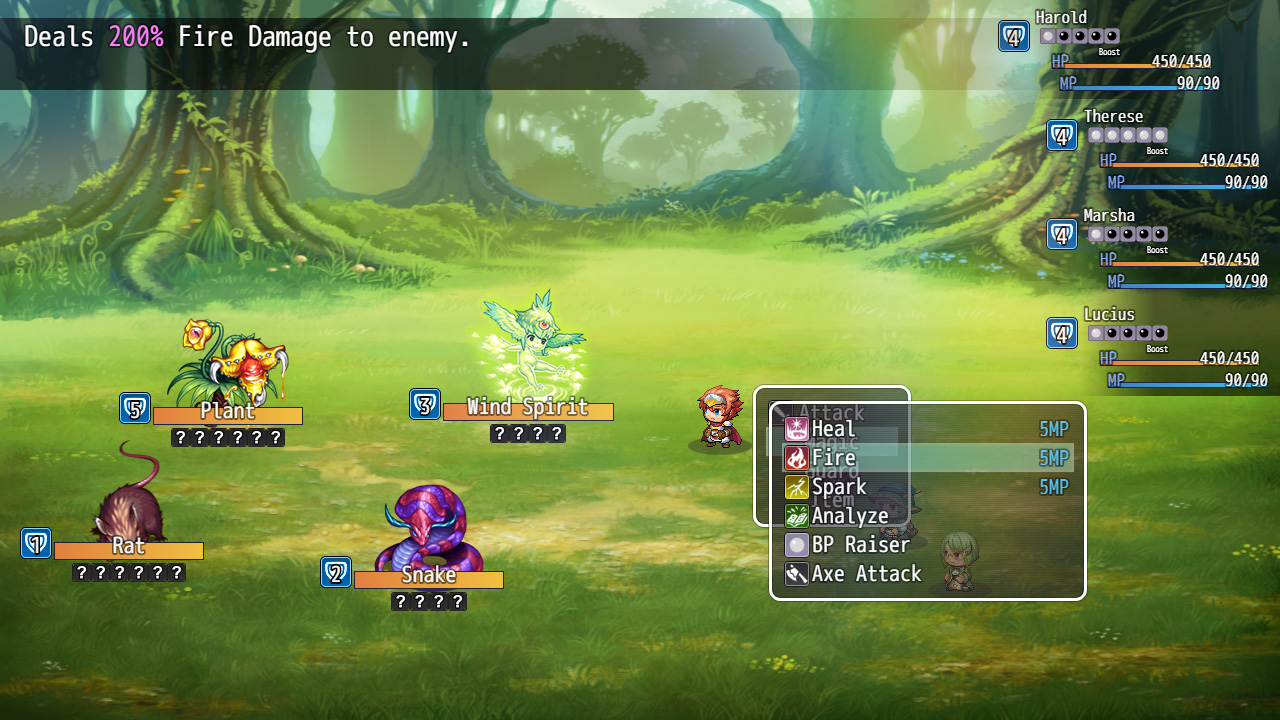This screenshot has height=720, width=1280.
Task: Click the Axe Attack weapon icon
Action: 797,573
